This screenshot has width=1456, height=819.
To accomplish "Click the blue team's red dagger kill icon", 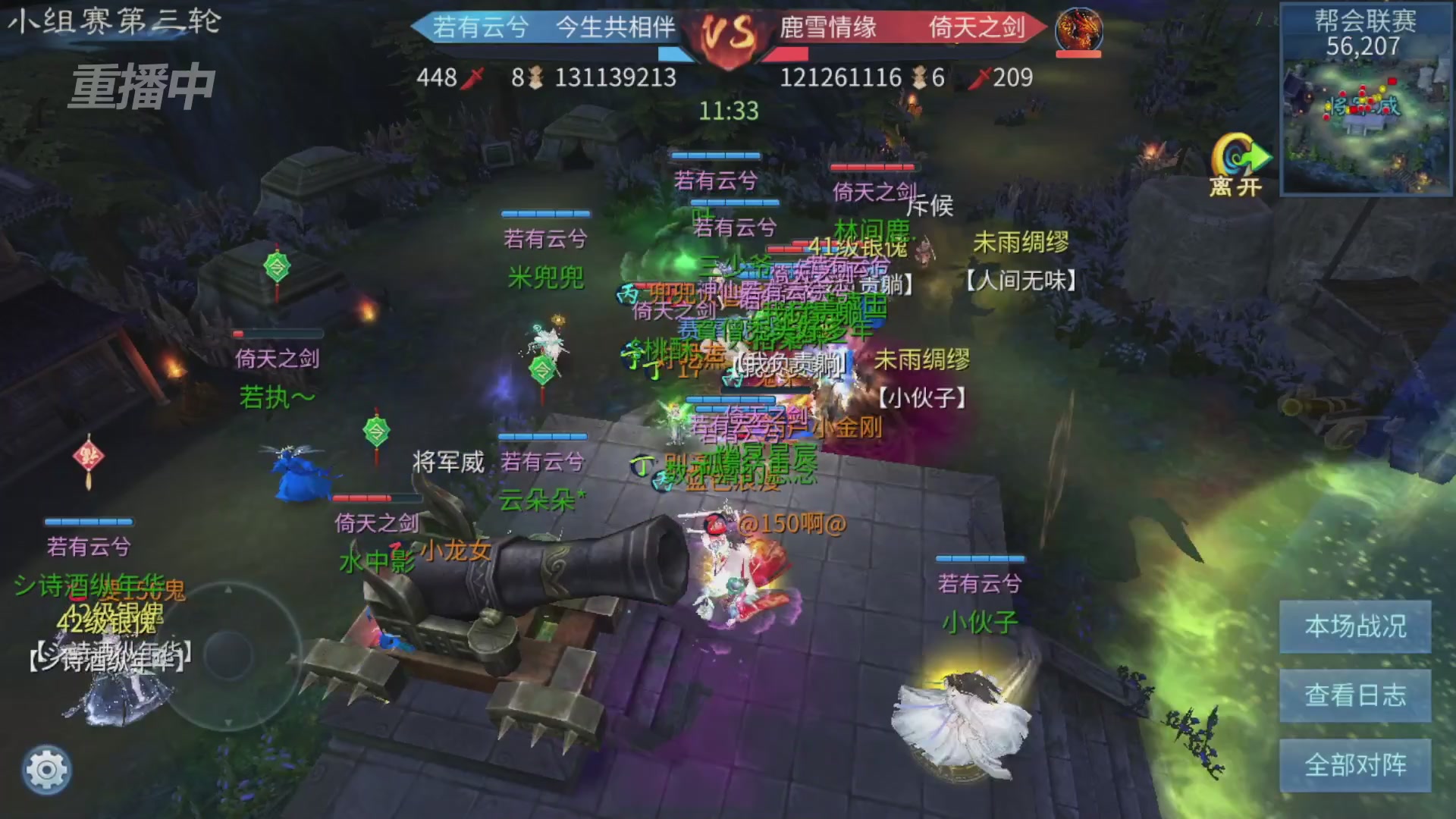I will 474,77.
